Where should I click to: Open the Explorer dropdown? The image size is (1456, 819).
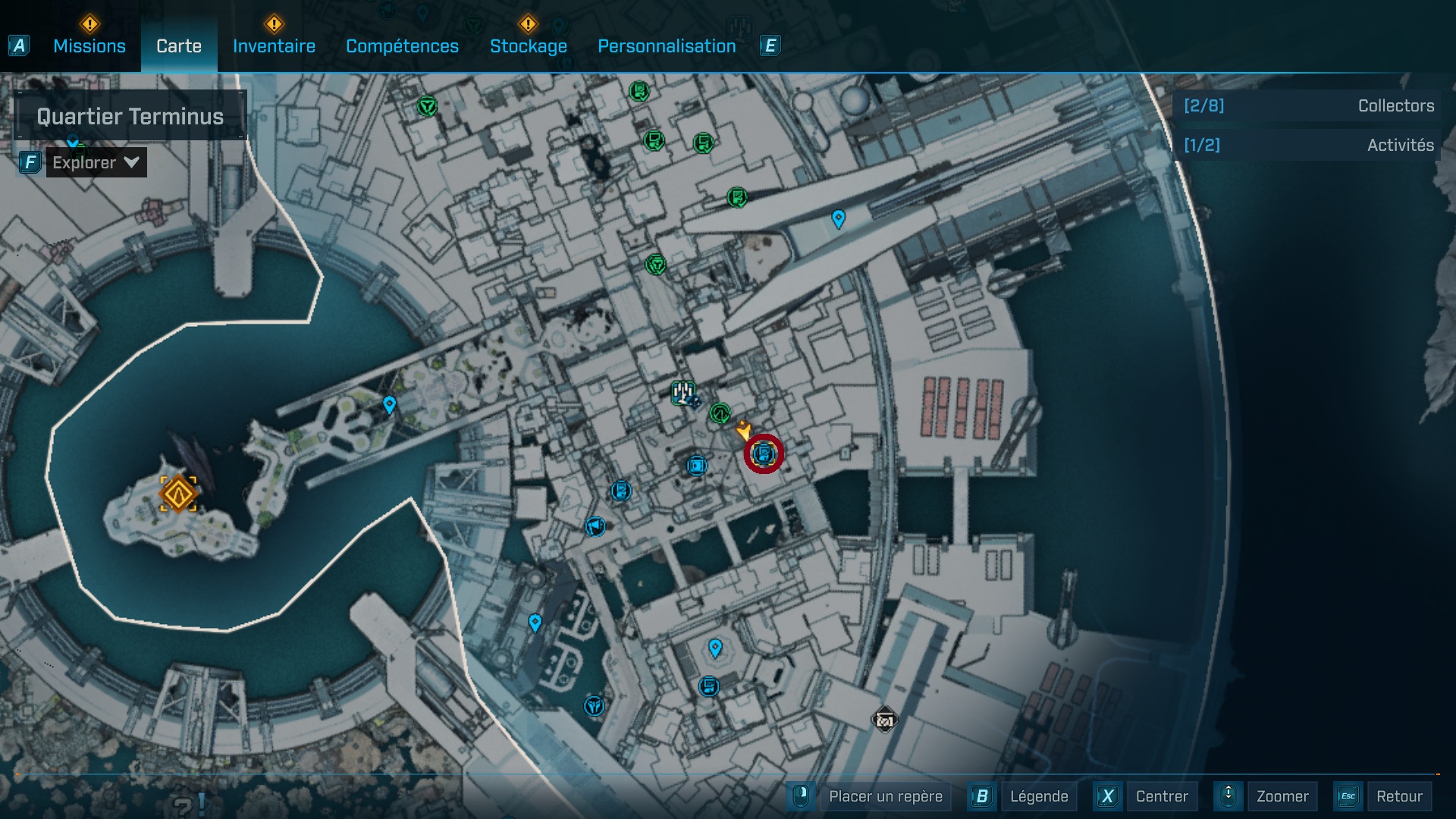click(x=96, y=162)
